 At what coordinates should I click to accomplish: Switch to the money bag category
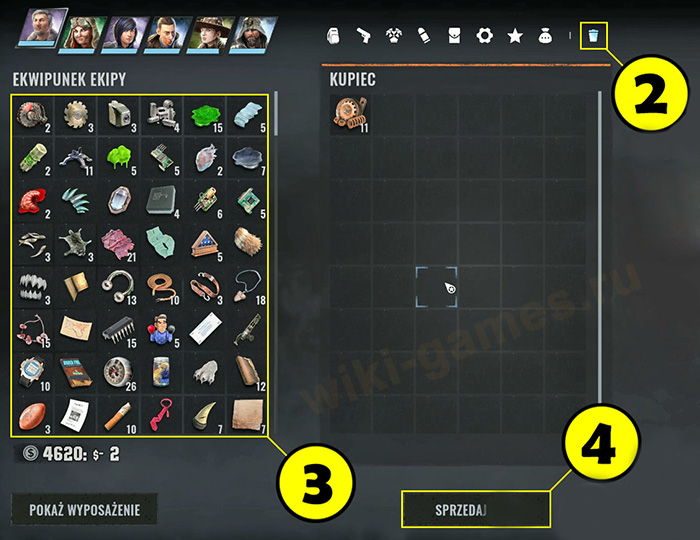[545, 36]
